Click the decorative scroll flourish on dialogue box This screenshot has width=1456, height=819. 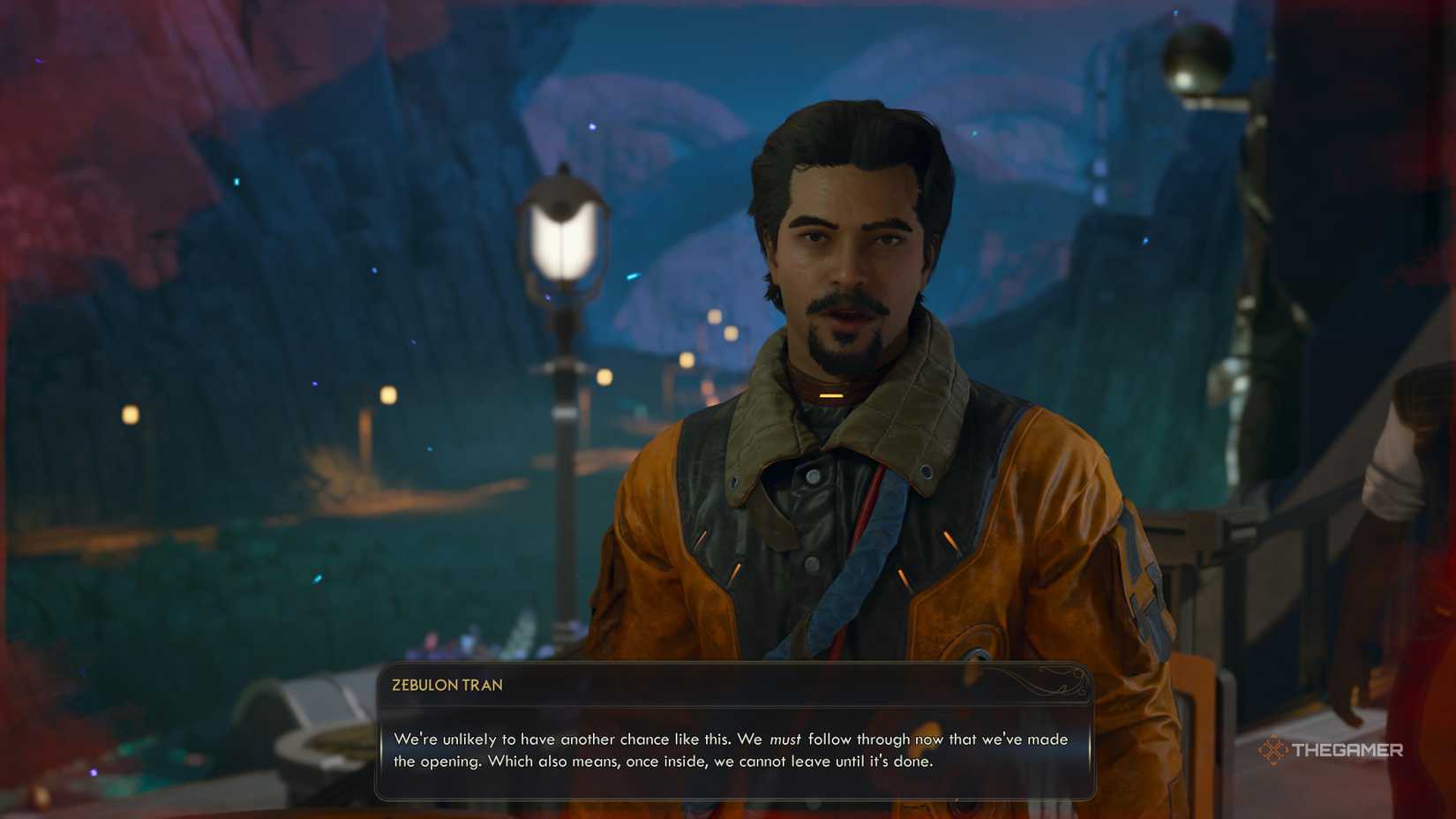1050,683
